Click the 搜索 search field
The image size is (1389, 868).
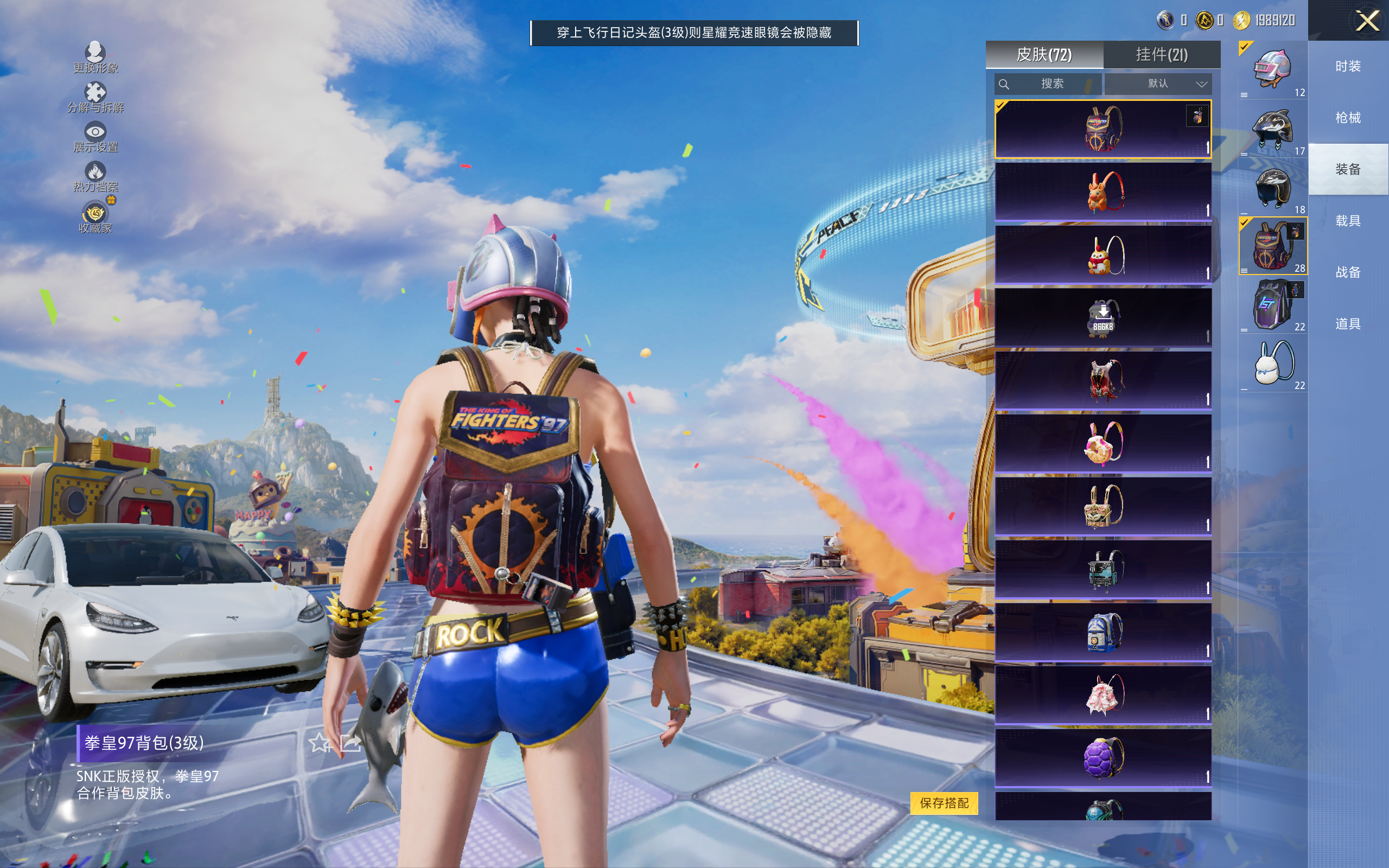click(1048, 84)
